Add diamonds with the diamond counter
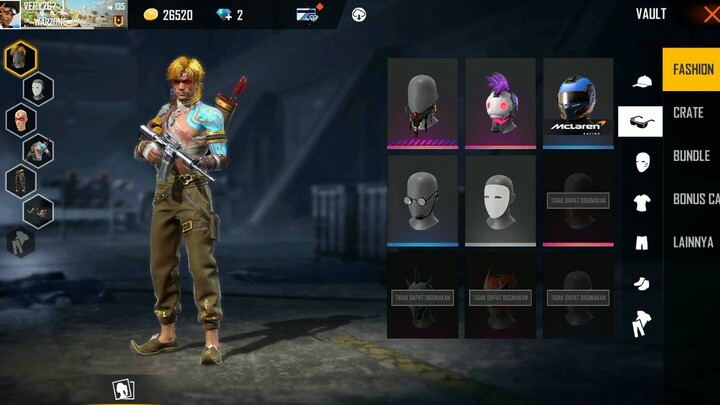 230,15
